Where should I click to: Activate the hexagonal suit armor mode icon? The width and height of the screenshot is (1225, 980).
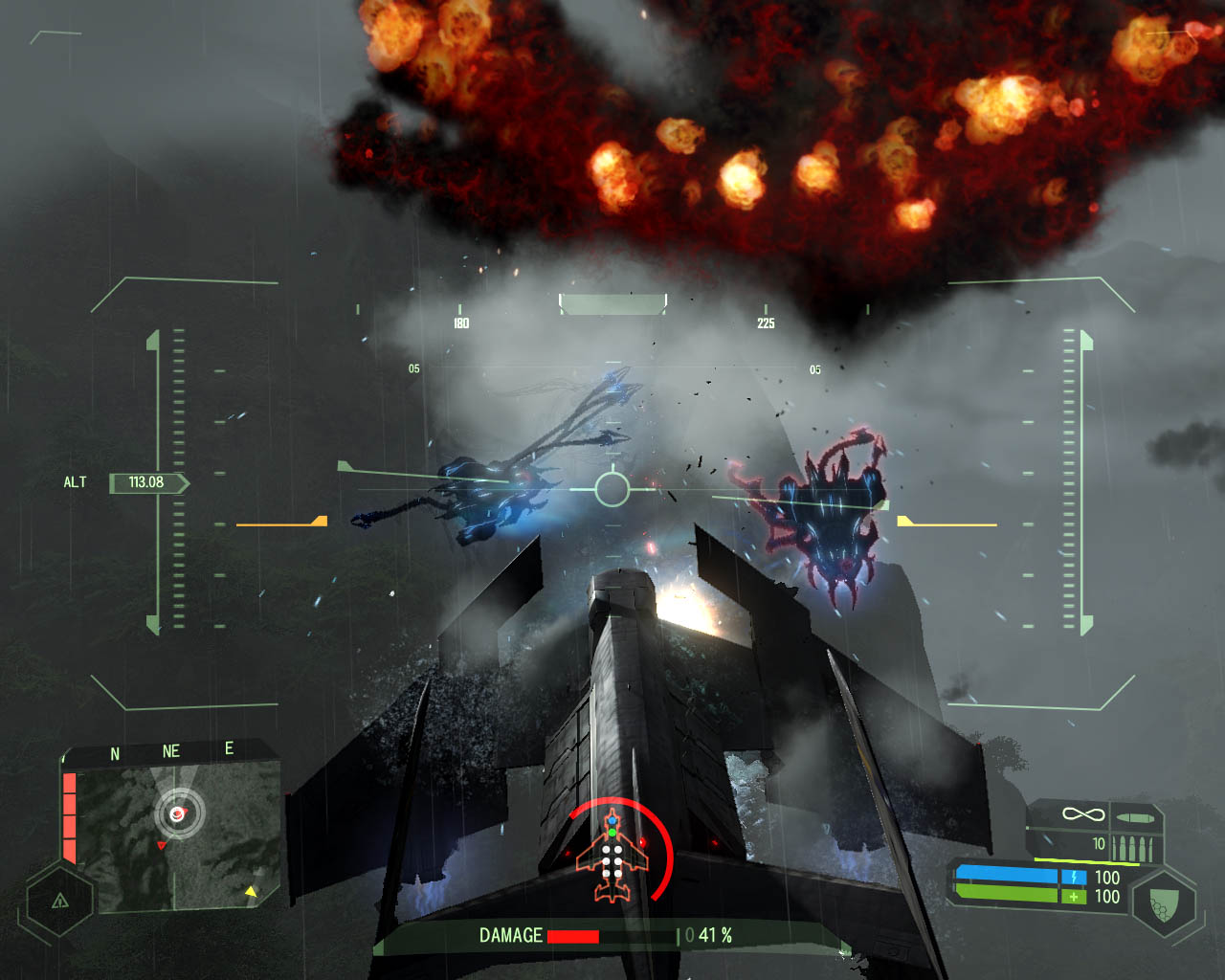pyautogui.click(x=1163, y=902)
